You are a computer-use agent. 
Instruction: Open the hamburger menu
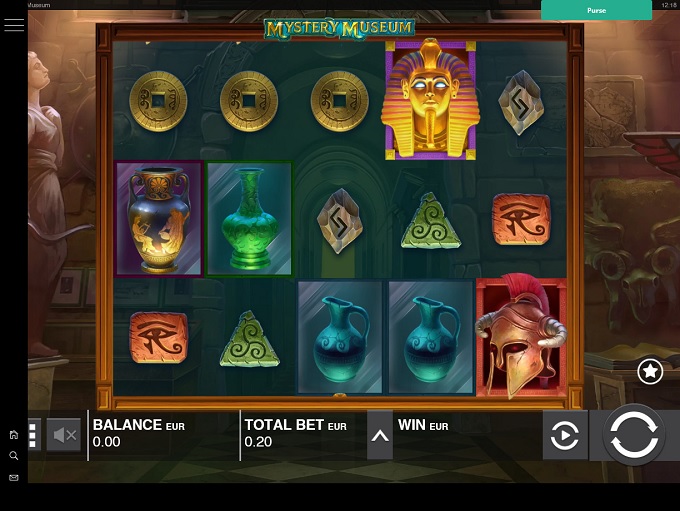click(x=14, y=25)
